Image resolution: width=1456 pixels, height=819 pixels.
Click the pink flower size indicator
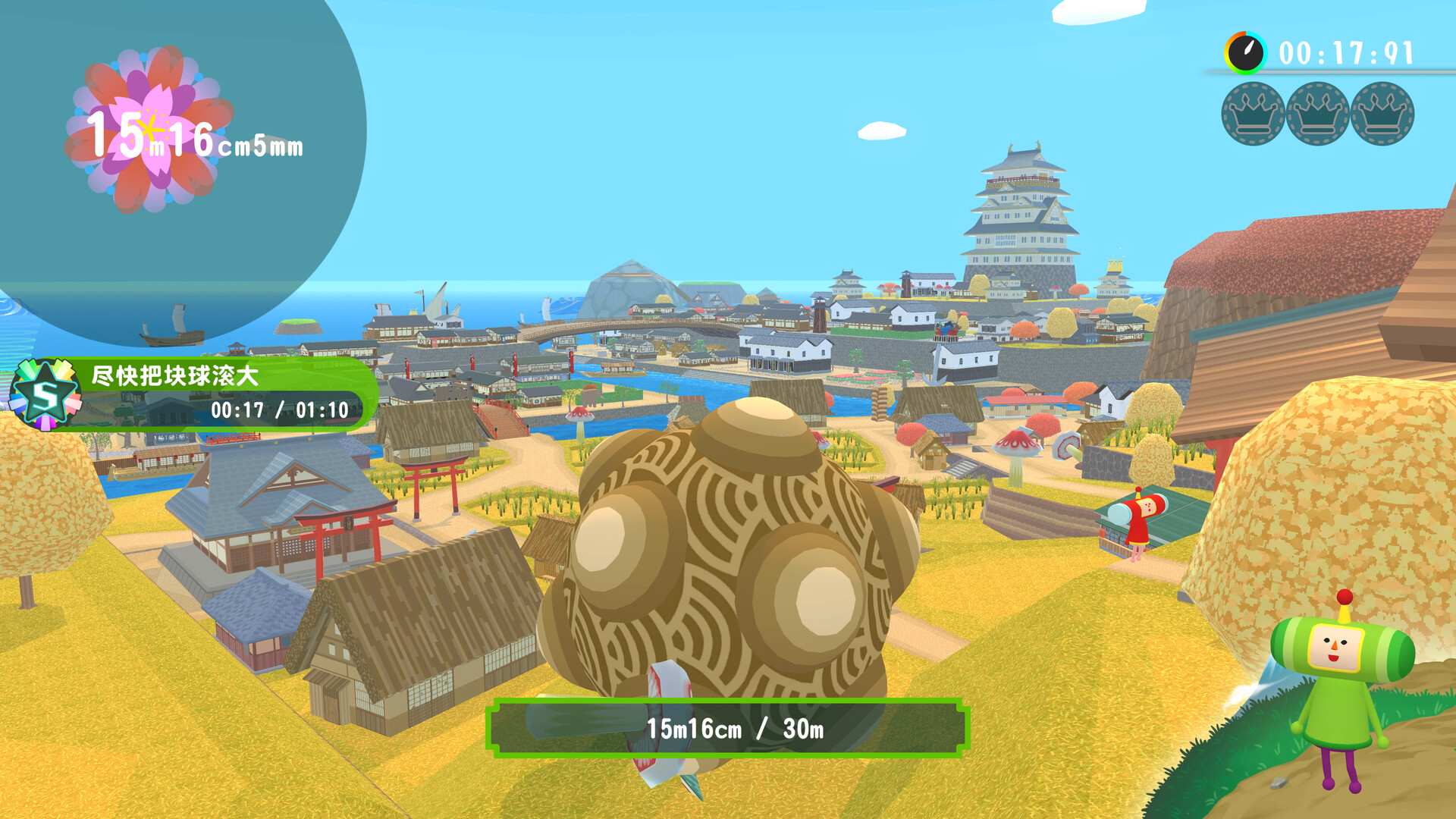pos(152,129)
